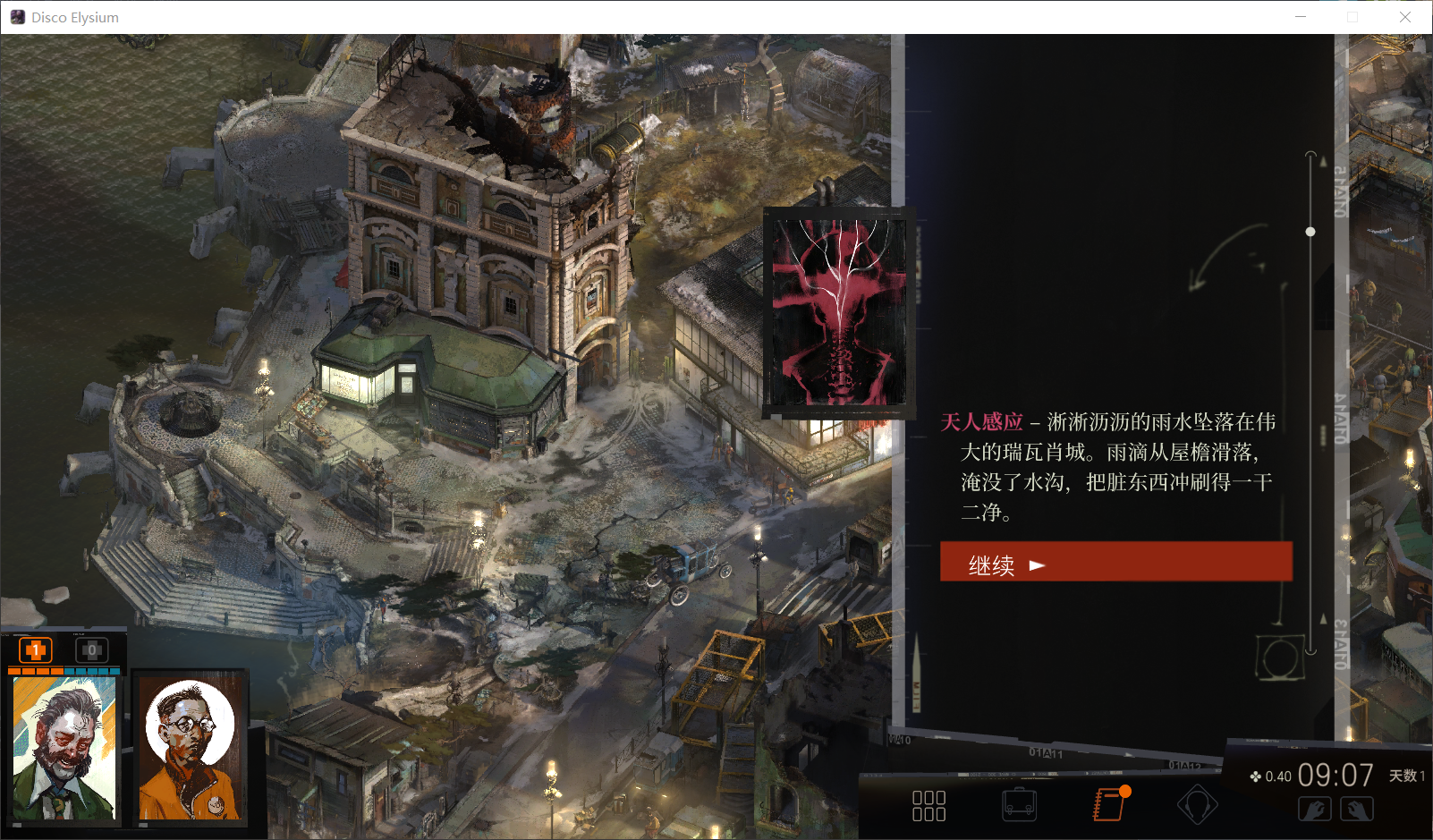Viewport: 1433px width, 840px height.
Task: Open the character sheet grid icon
Action: tap(928, 805)
